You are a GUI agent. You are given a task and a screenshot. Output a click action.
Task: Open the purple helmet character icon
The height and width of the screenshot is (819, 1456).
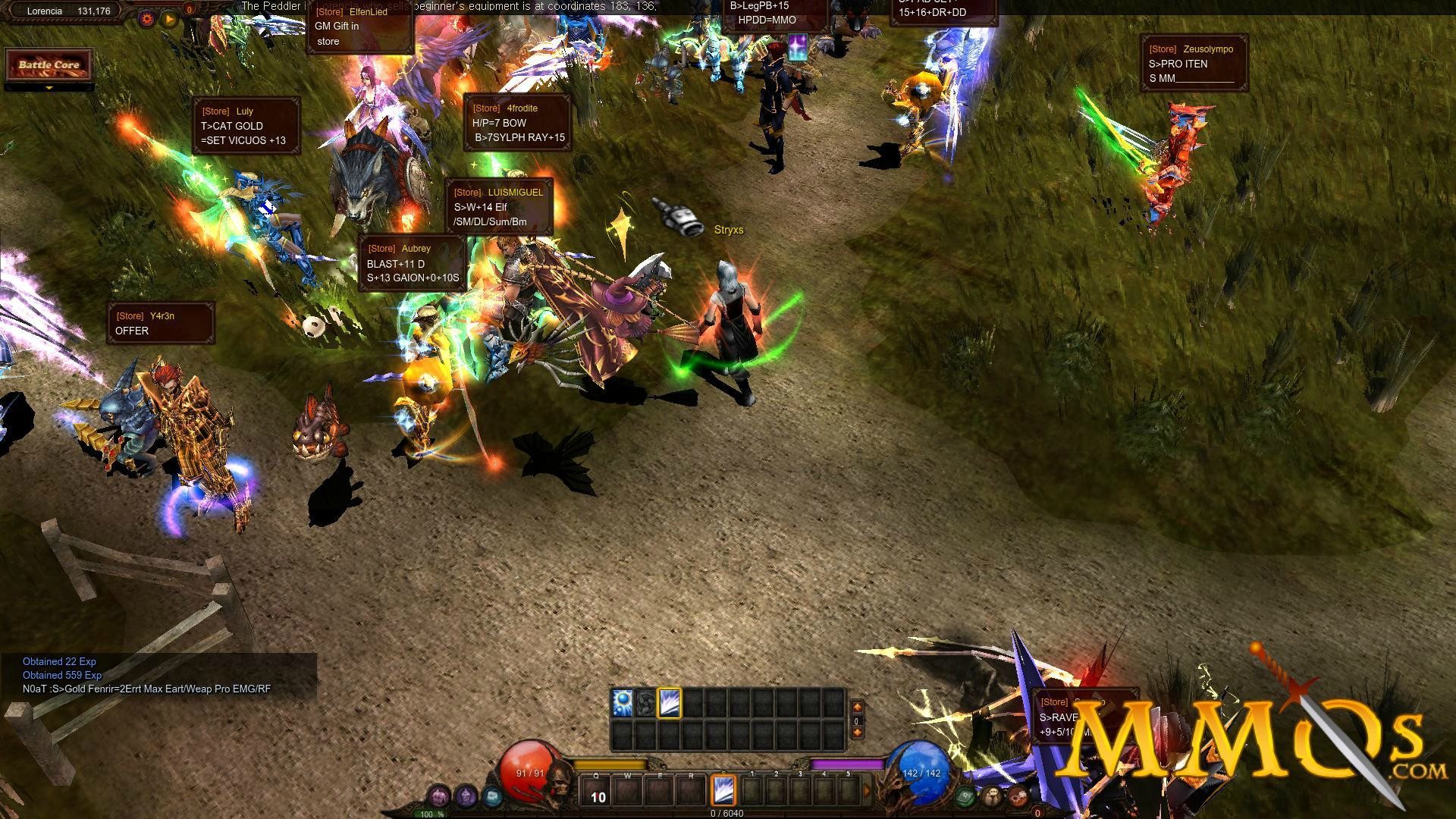466,796
